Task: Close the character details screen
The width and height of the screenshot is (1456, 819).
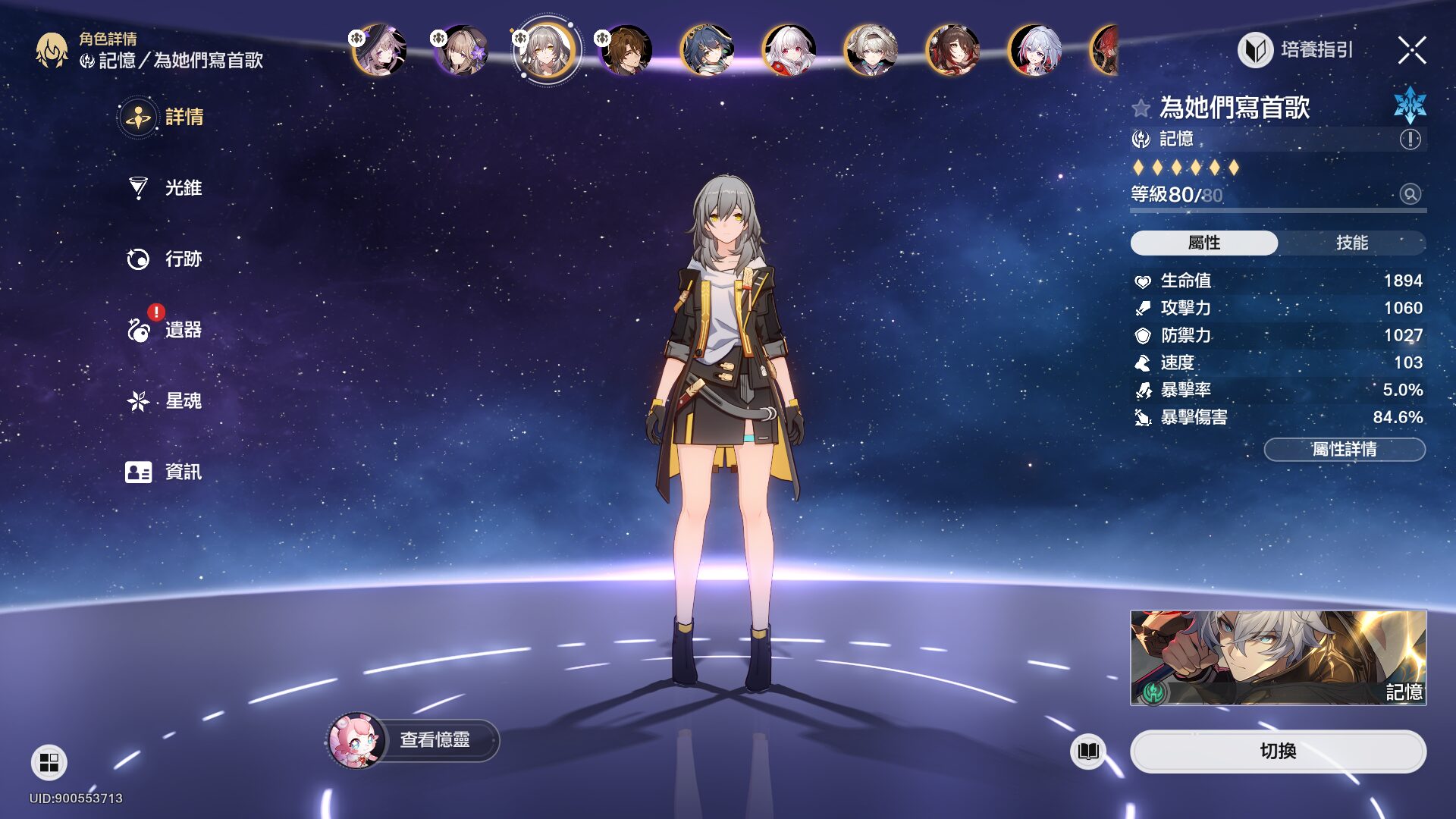Action: [x=1411, y=51]
